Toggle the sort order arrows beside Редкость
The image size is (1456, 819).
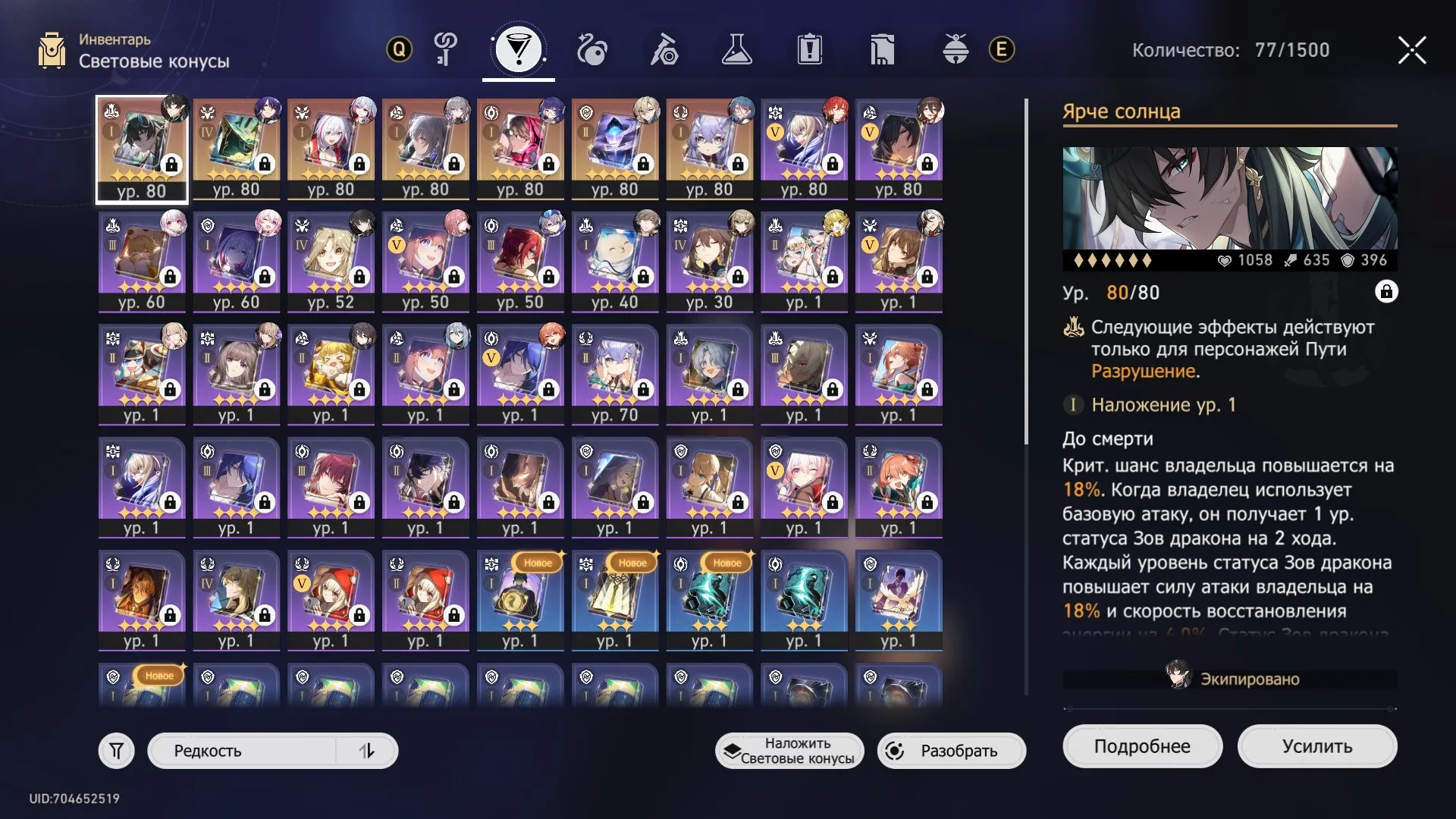pos(369,750)
